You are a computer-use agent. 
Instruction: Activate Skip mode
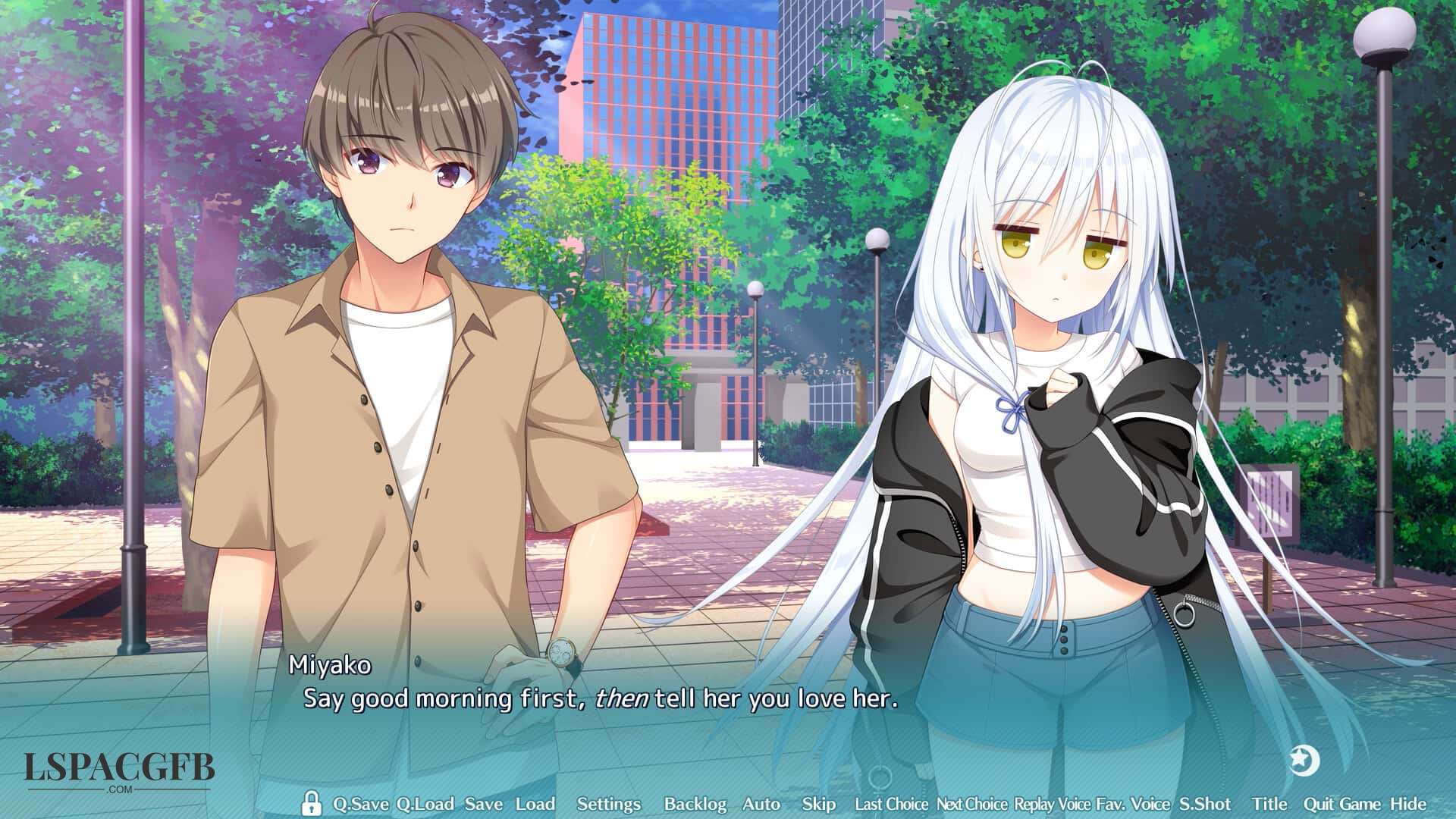(x=818, y=804)
